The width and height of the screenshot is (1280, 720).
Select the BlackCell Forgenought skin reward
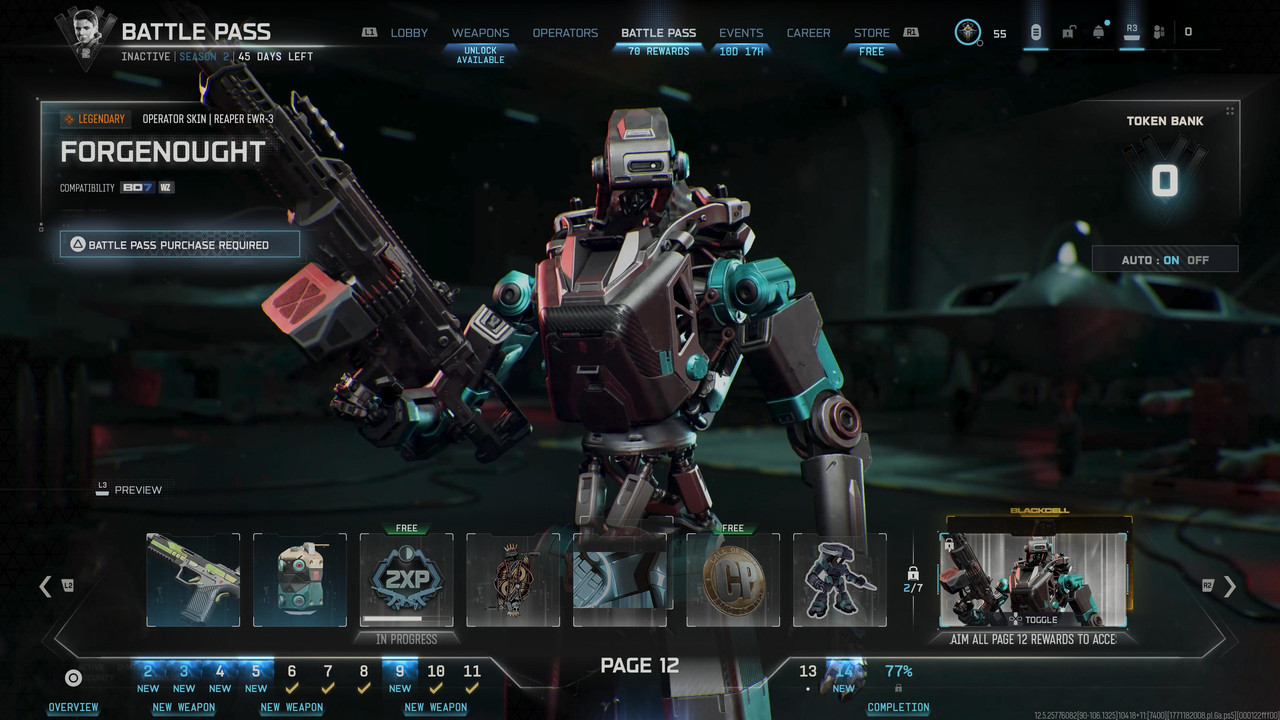[x=1033, y=580]
